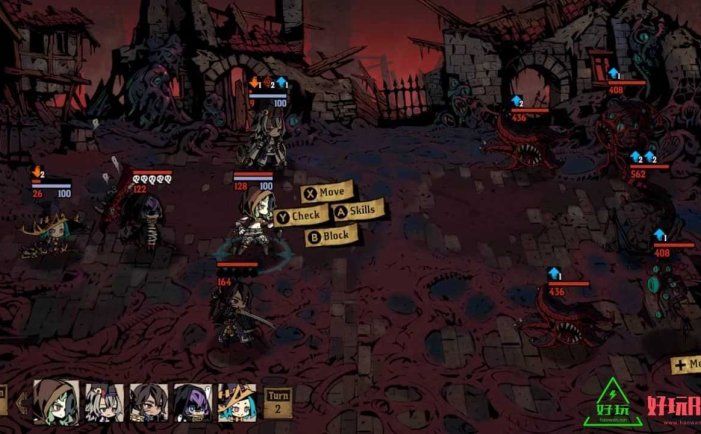
Task: Open the plus Menu button
Action: pyautogui.click(x=686, y=365)
